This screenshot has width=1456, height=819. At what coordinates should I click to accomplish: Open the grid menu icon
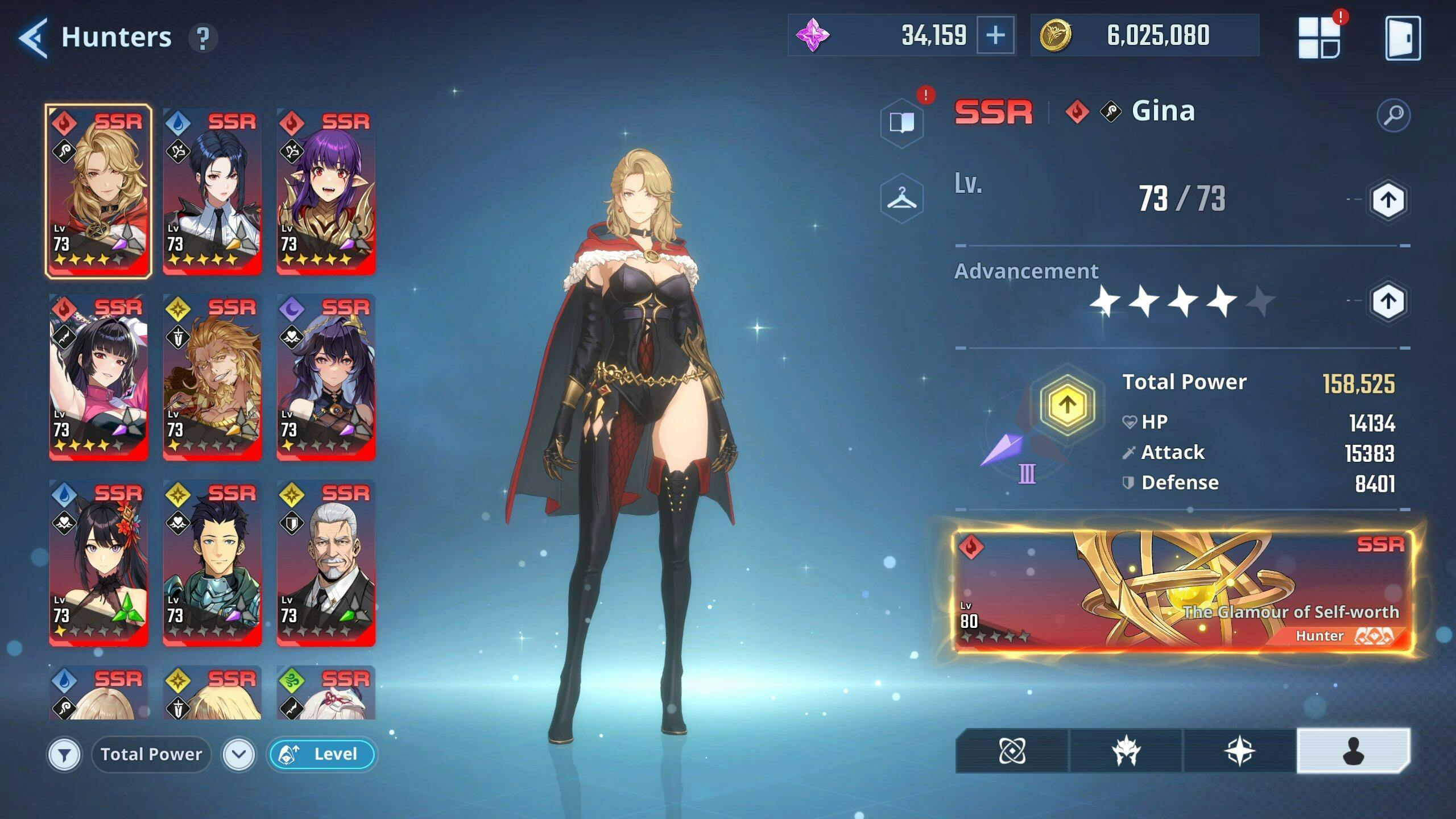1319,38
